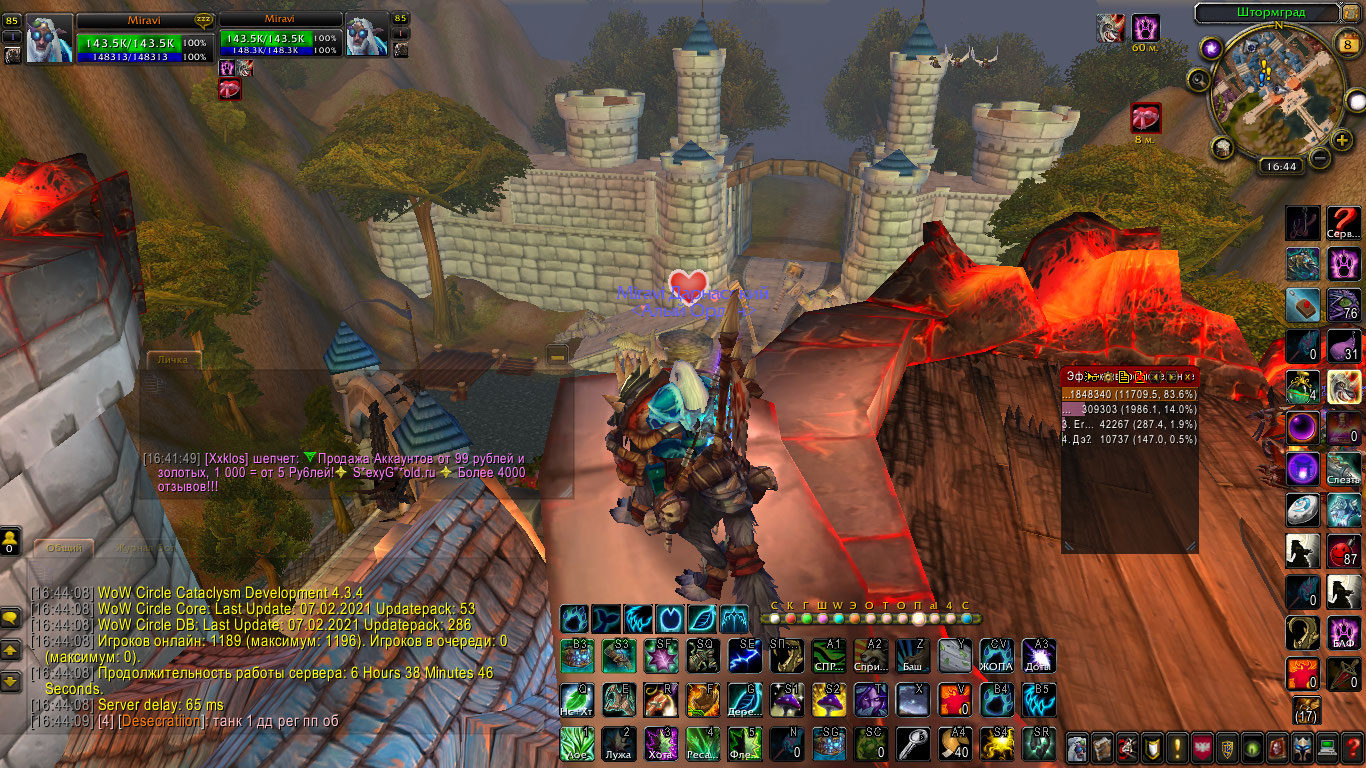This screenshot has height=768, width=1366.
Task: Switch to the Общий chat tab
Action: coord(64,548)
